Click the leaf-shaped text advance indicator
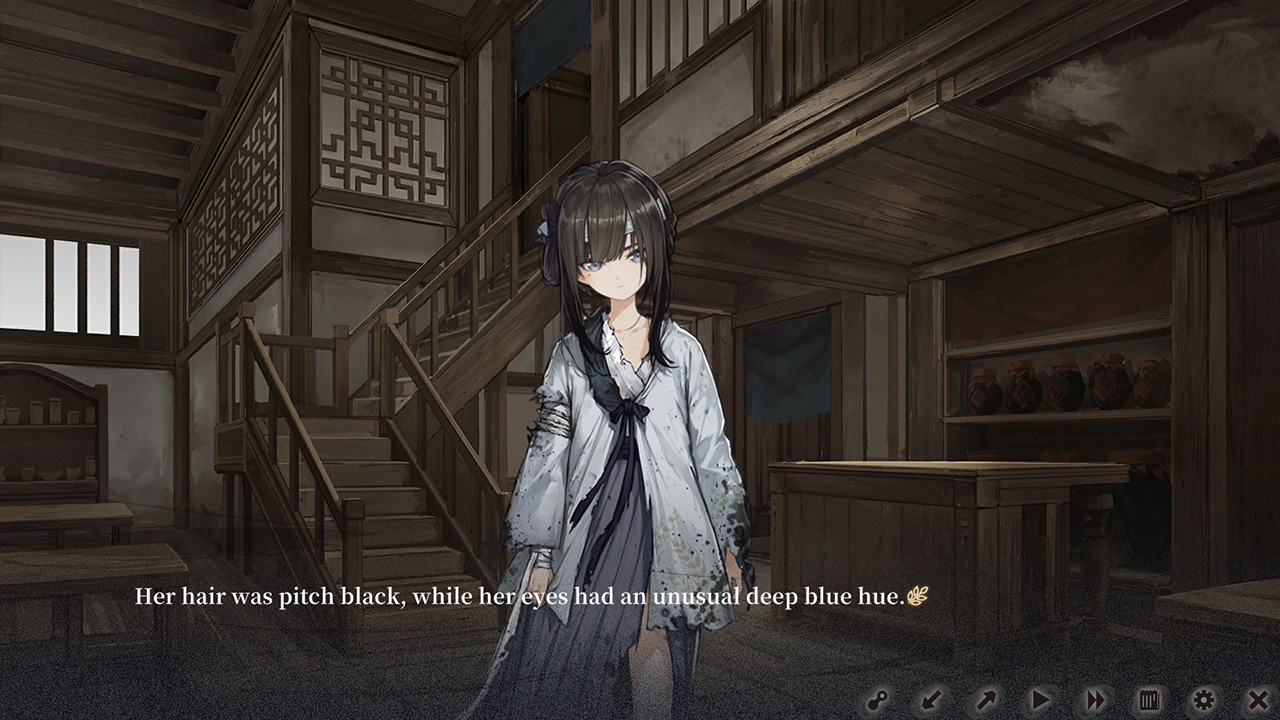The width and height of the screenshot is (1280, 720). (916, 594)
